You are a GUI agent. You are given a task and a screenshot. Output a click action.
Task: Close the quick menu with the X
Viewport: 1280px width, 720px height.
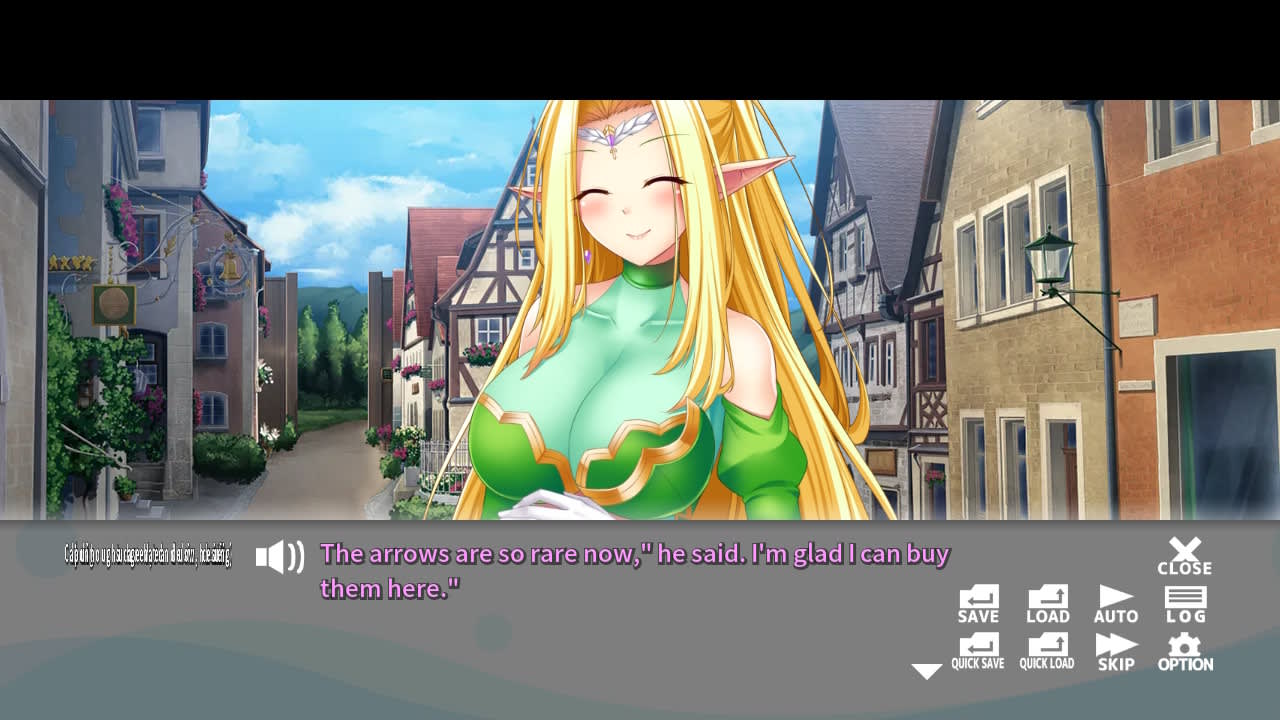(x=1185, y=550)
